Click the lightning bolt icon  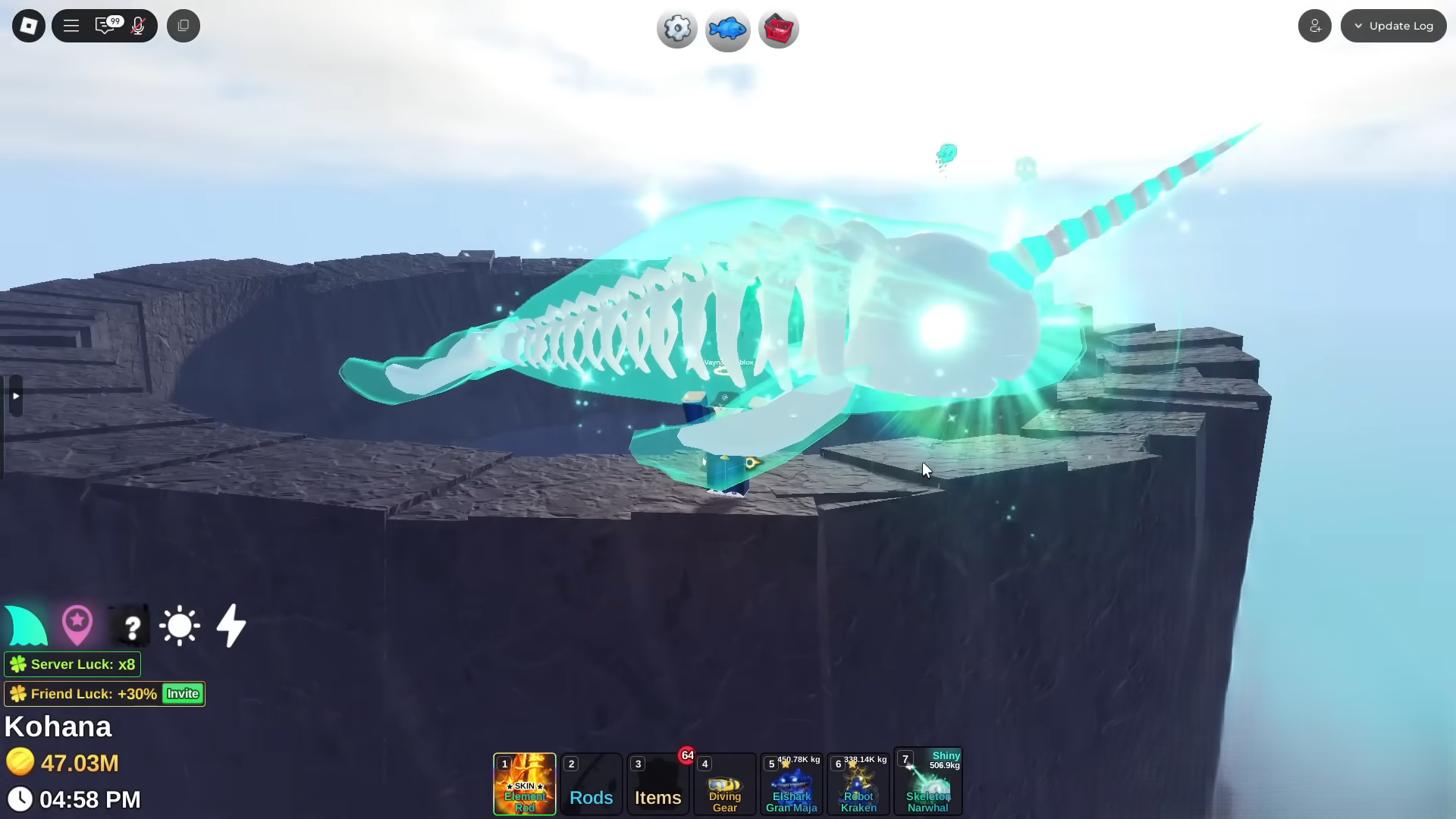tap(231, 625)
